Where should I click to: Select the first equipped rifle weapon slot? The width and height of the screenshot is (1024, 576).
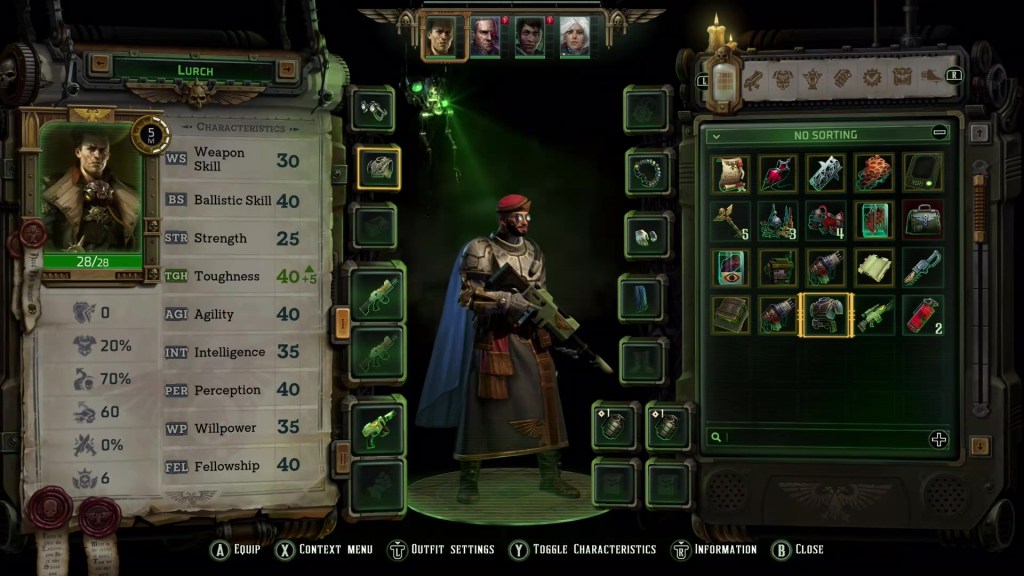(x=378, y=292)
